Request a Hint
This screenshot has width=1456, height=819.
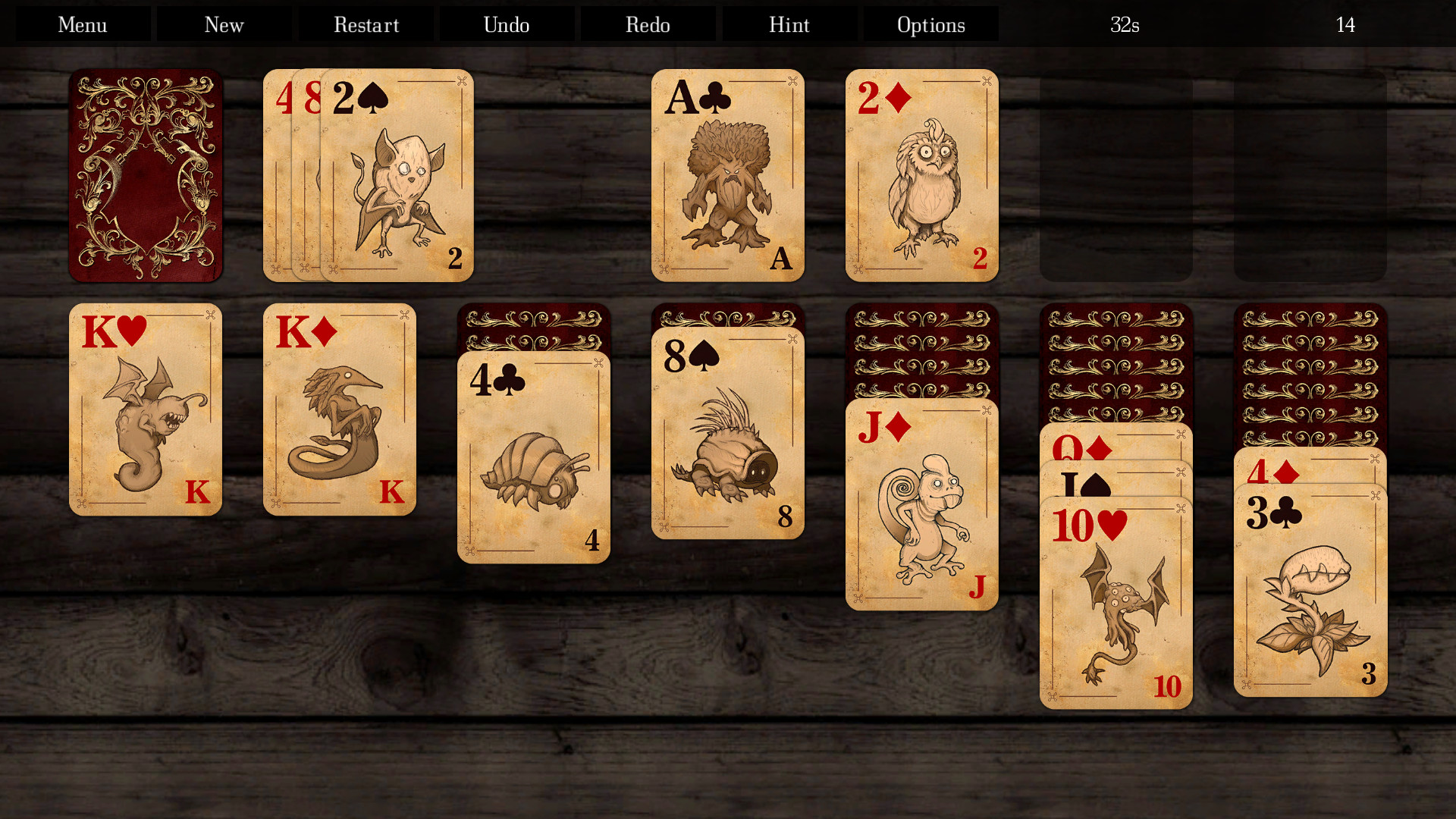789,24
